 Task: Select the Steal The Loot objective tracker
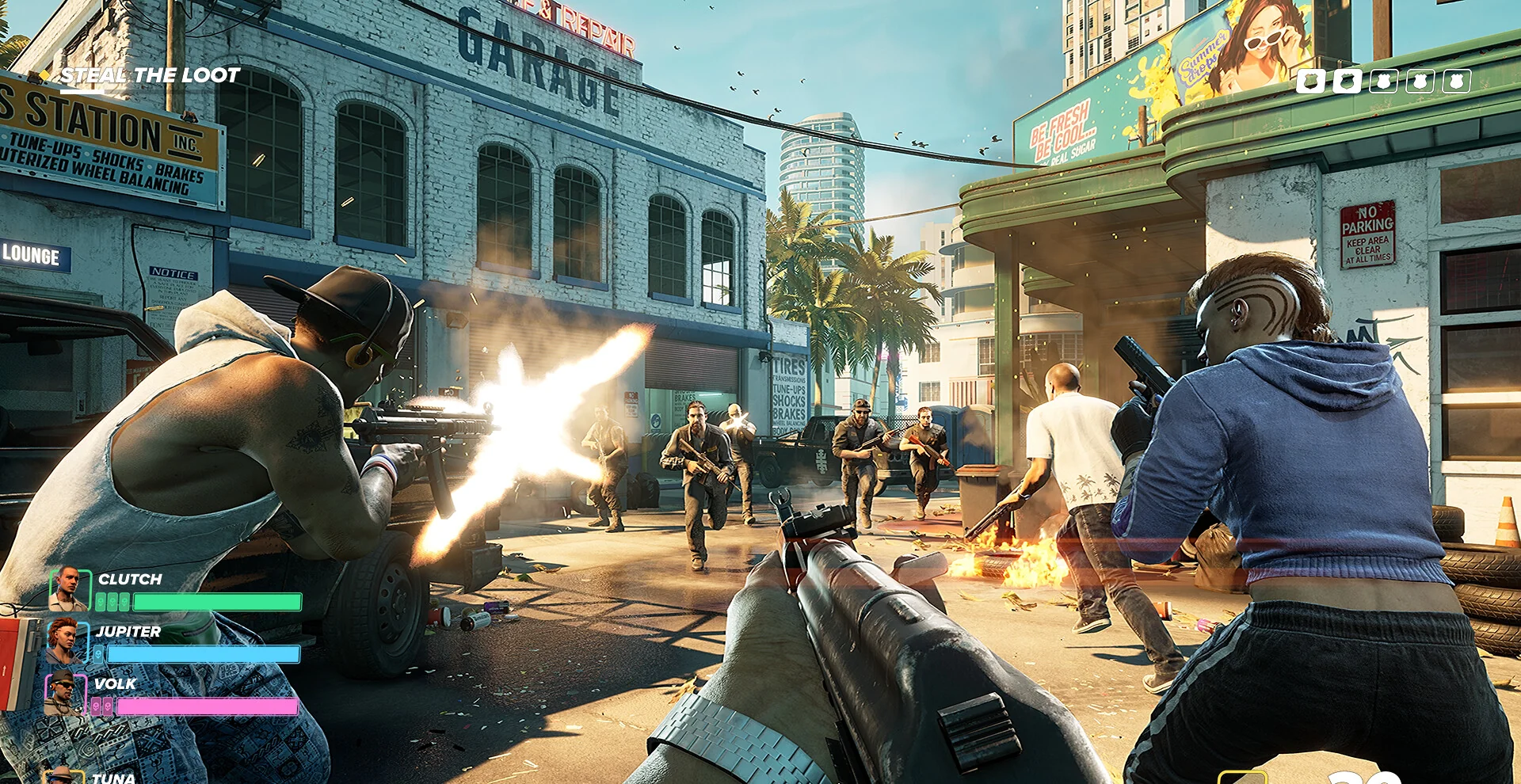click(149, 76)
